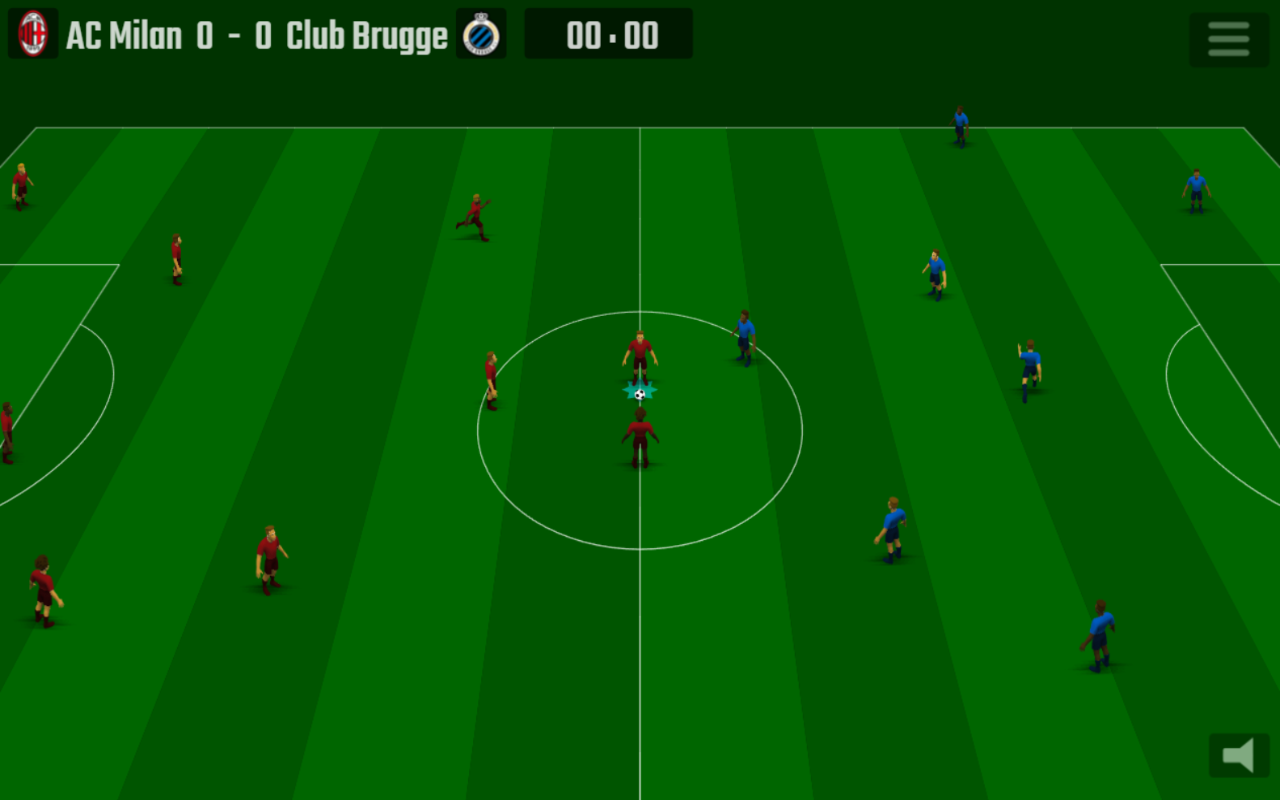Viewport: 1280px width, 800px height.
Task: Click the Club Brugge club crest
Action: point(481,33)
